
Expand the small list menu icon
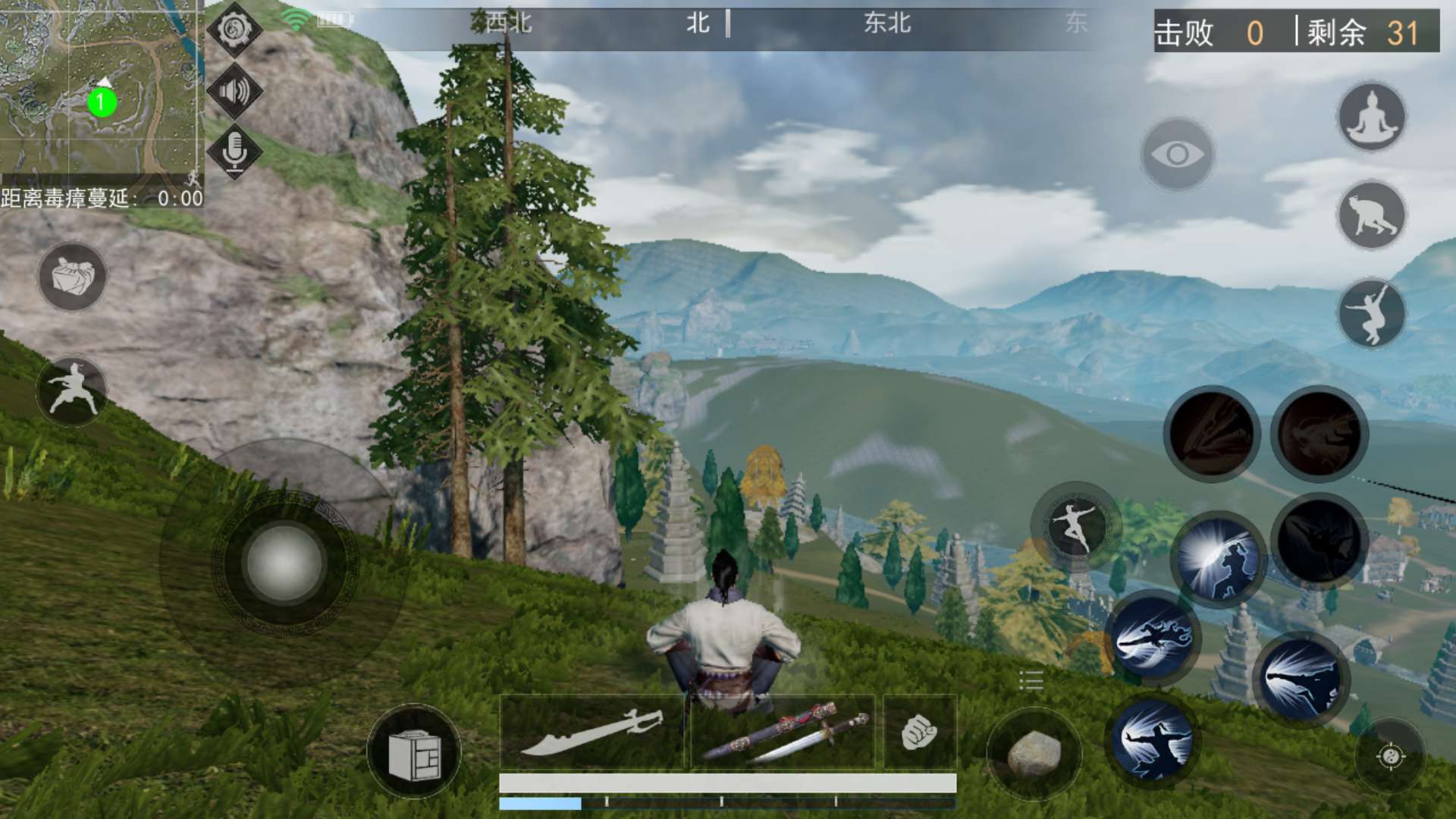point(1031,680)
